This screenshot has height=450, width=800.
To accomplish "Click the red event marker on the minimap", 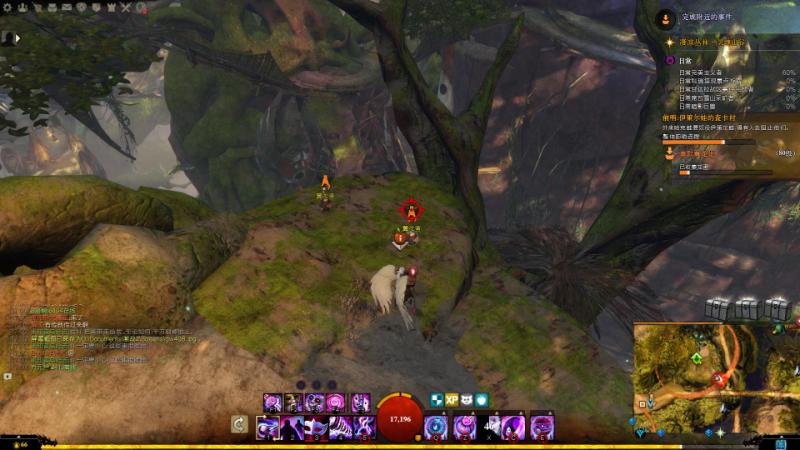I will (718, 378).
